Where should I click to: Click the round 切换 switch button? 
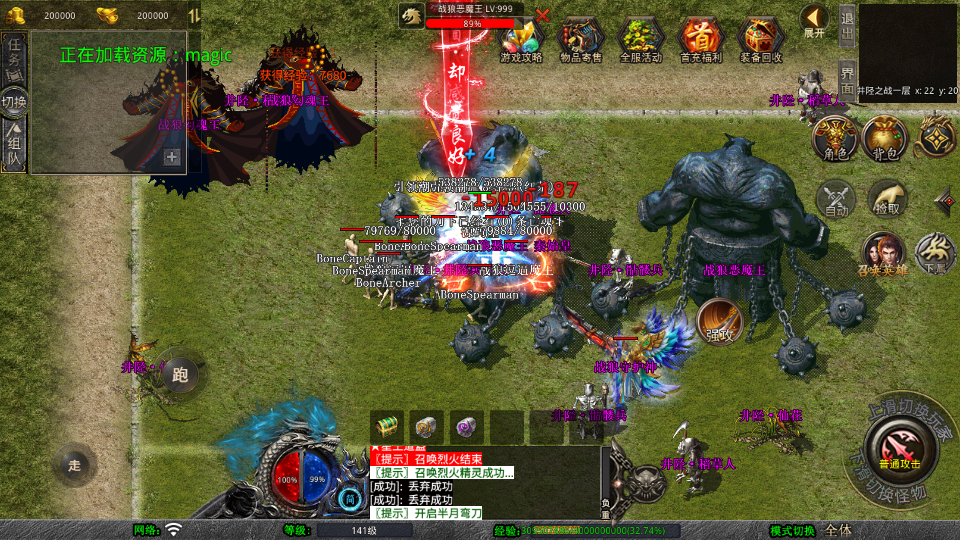pyautogui.click(x=14, y=101)
